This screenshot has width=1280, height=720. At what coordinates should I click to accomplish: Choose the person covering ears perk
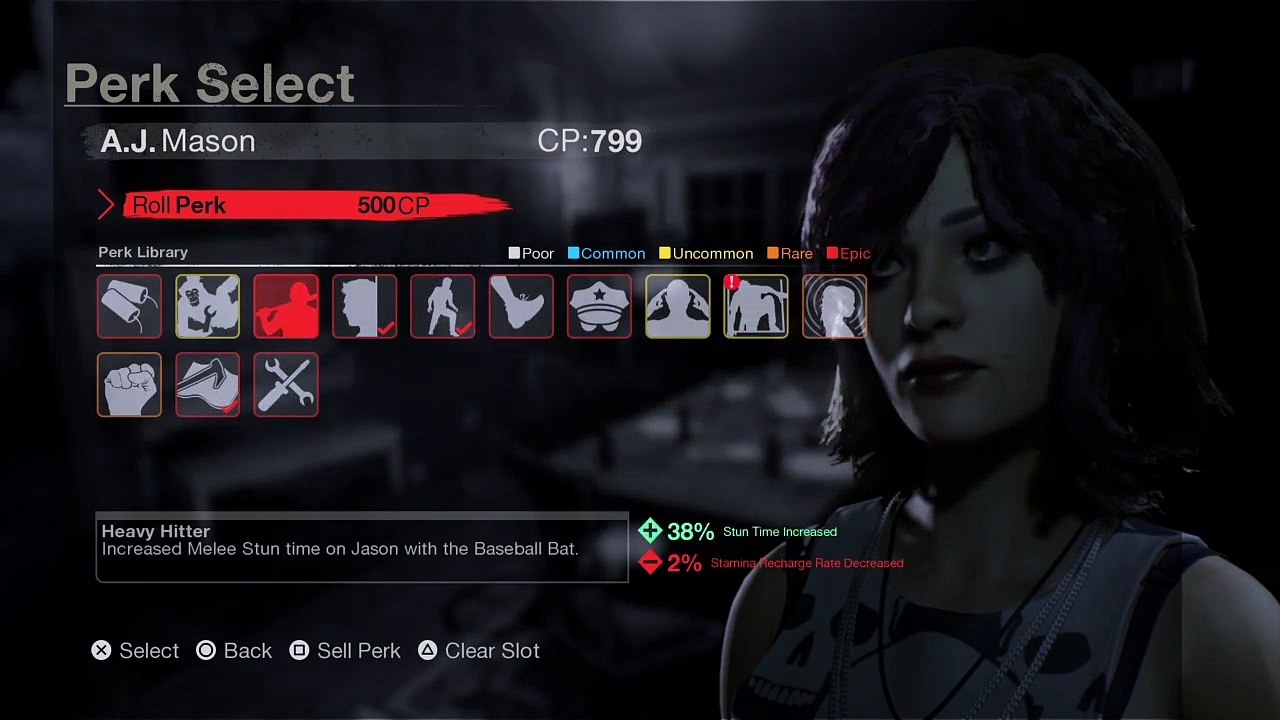(677, 306)
